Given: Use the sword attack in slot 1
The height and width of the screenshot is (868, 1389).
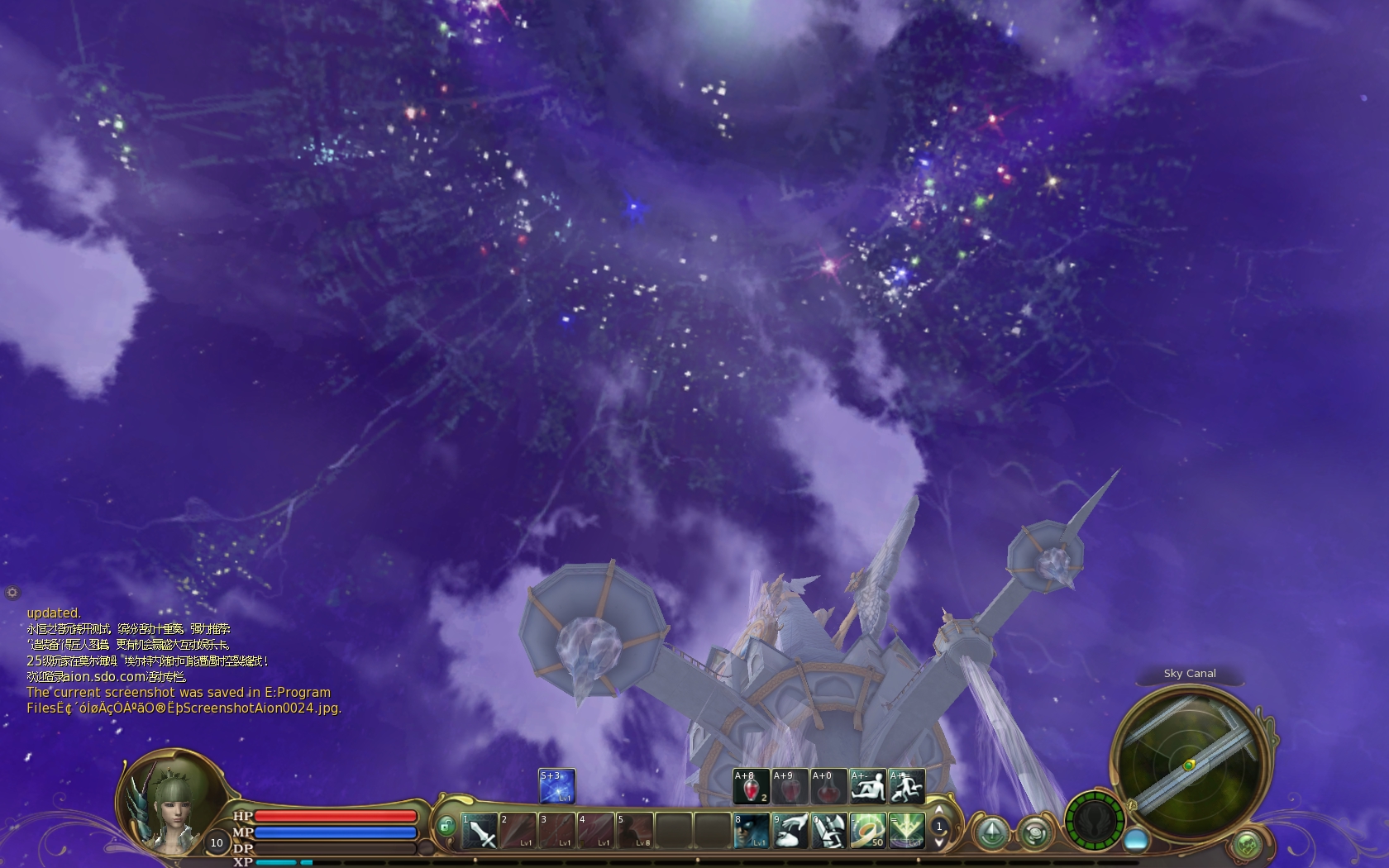Looking at the screenshot, I should click(480, 831).
